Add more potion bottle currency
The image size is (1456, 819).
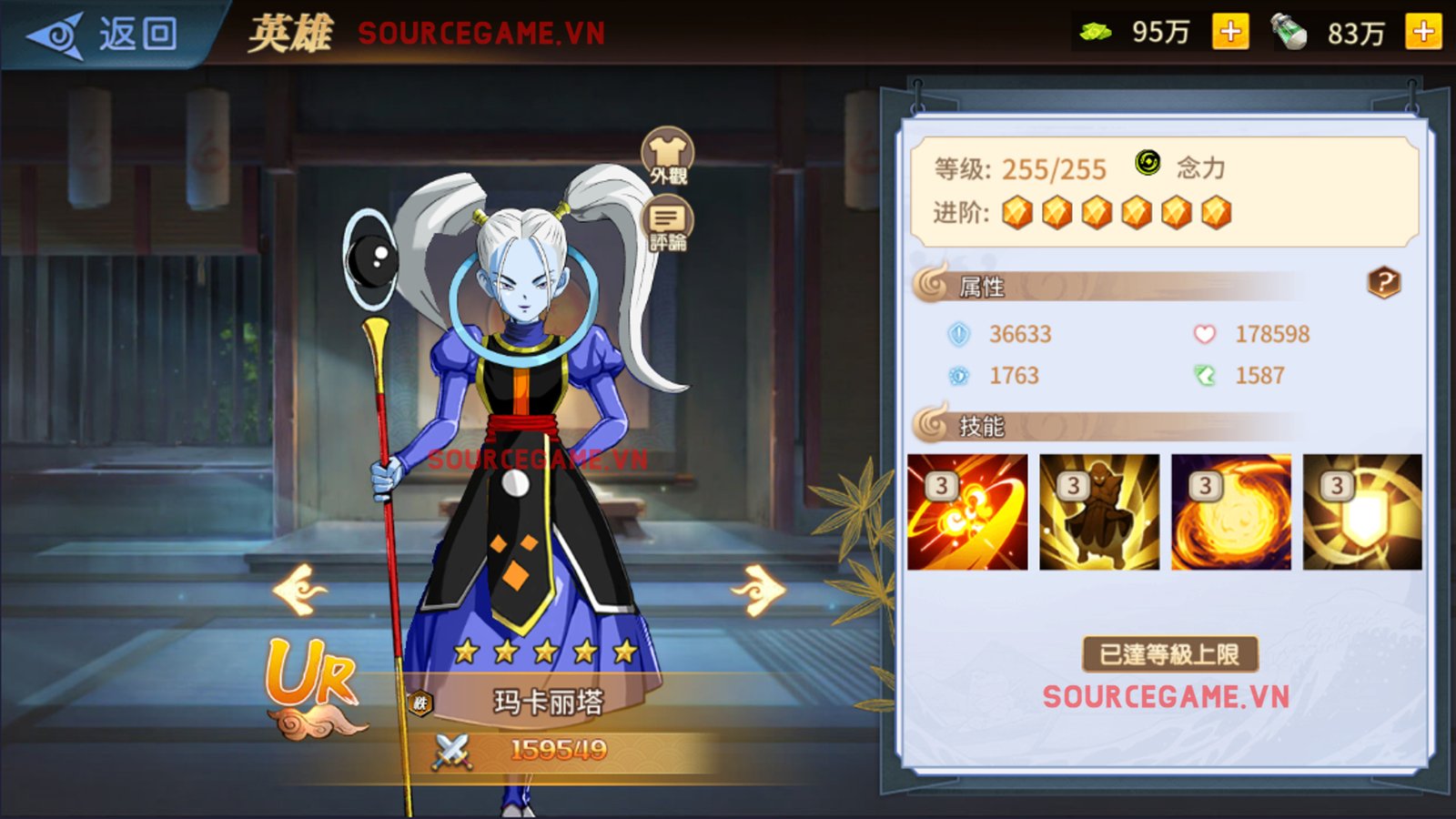pyautogui.click(x=1423, y=33)
